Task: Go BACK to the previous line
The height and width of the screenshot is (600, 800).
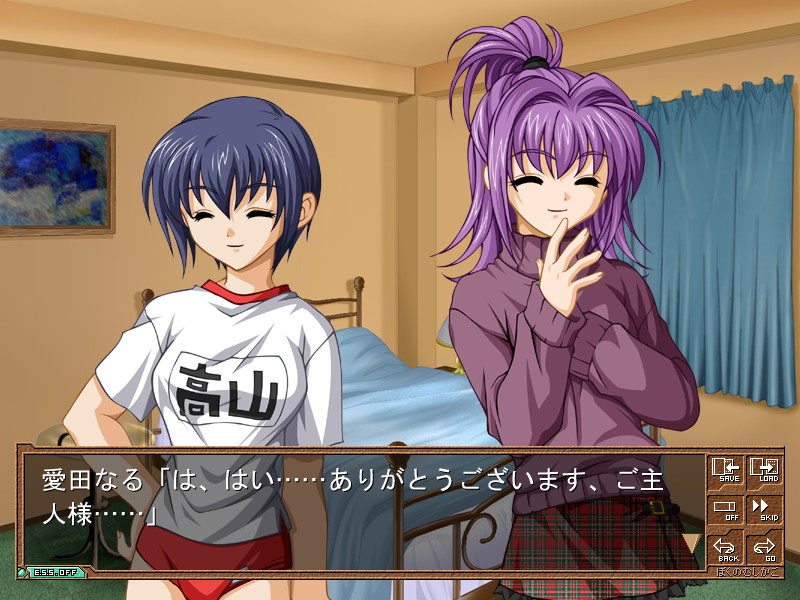Action: (x=726, y=549)
